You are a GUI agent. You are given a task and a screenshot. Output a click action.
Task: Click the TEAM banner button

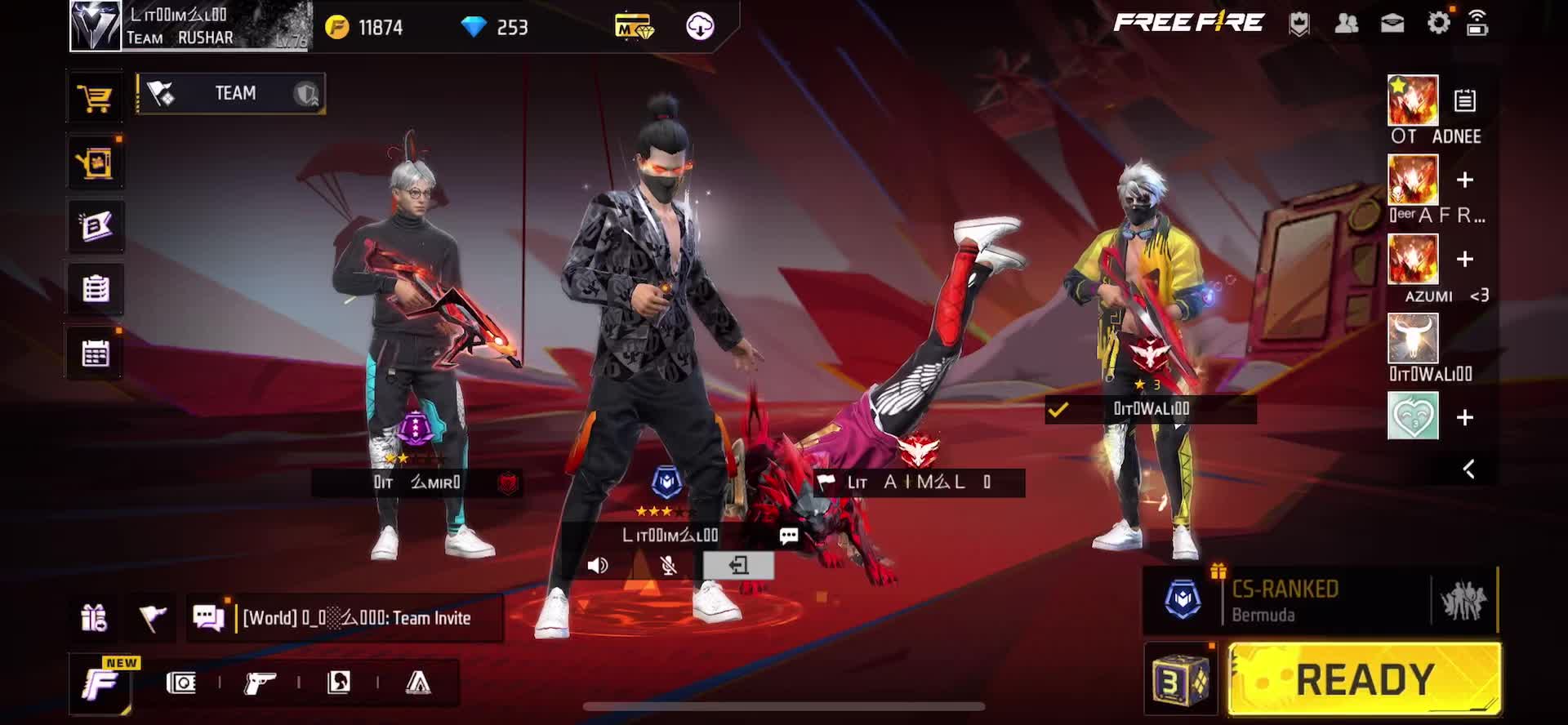click(x=231, y=94)
